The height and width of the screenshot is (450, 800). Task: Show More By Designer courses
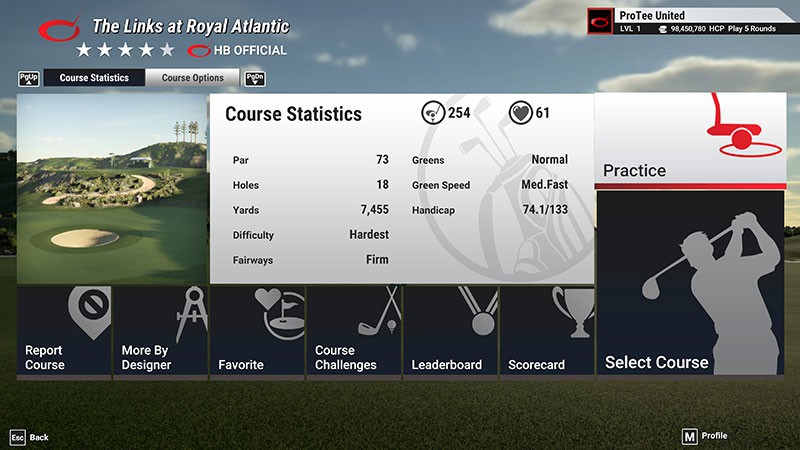(x=160, y=331)
